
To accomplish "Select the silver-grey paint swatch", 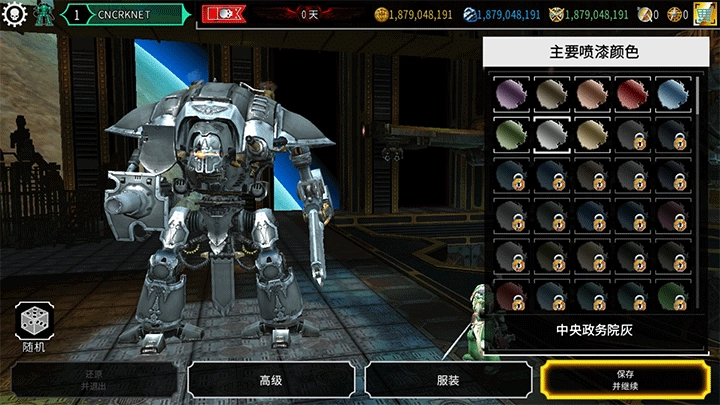I will pyautogui.click(x=550, y=133).
